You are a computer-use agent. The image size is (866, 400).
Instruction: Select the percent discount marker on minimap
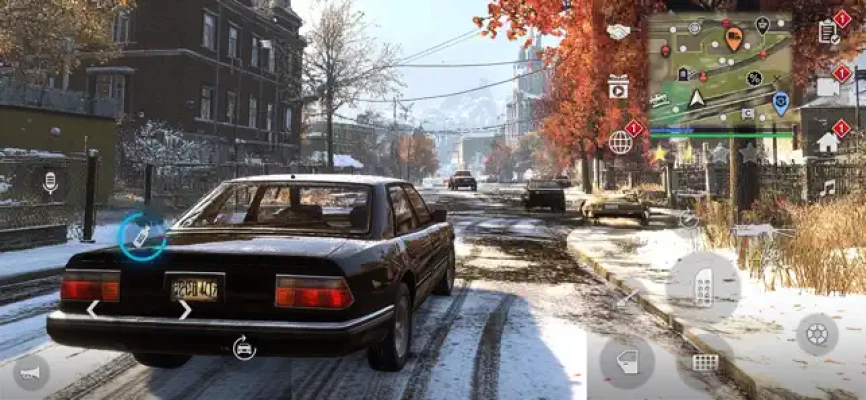(754, 78)
